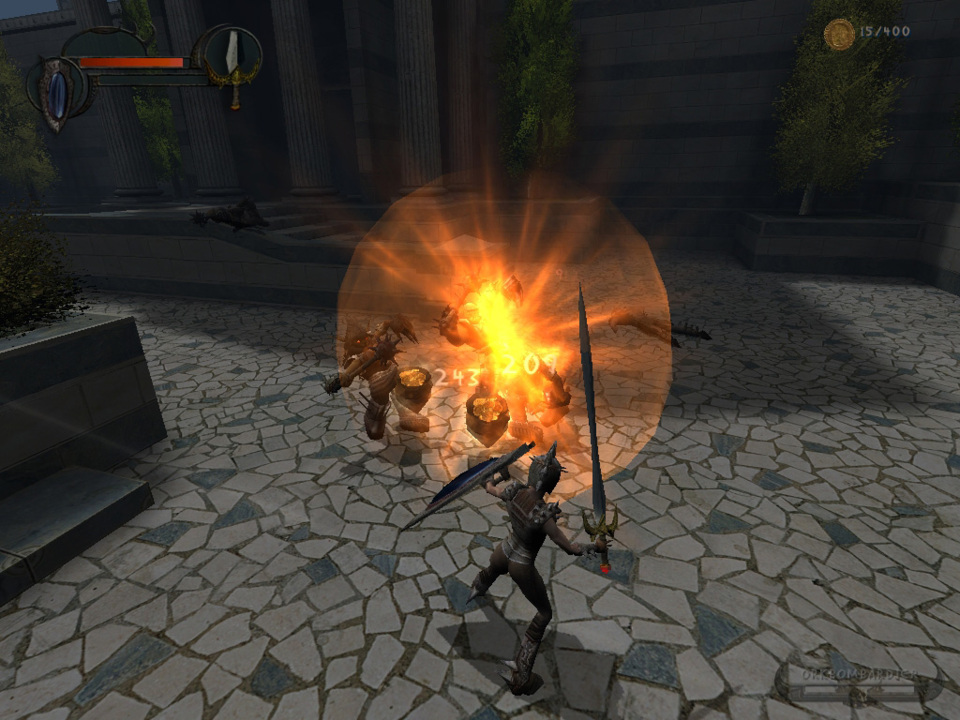Select the equipped sword weapon icon
The width and height of the screenshot is (960, 720).
pos(232,52)
